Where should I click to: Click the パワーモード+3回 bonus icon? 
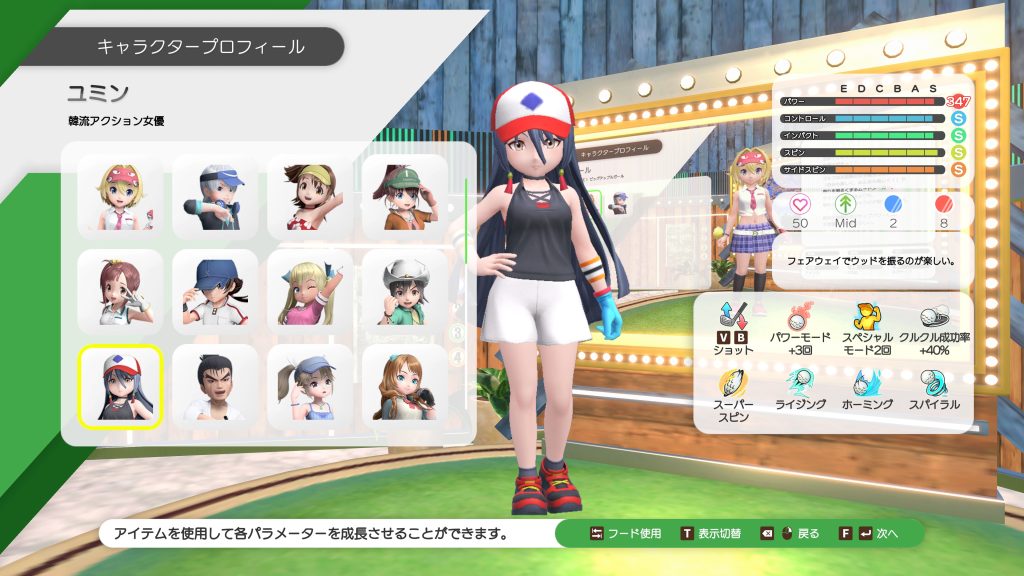pos(798,318)
